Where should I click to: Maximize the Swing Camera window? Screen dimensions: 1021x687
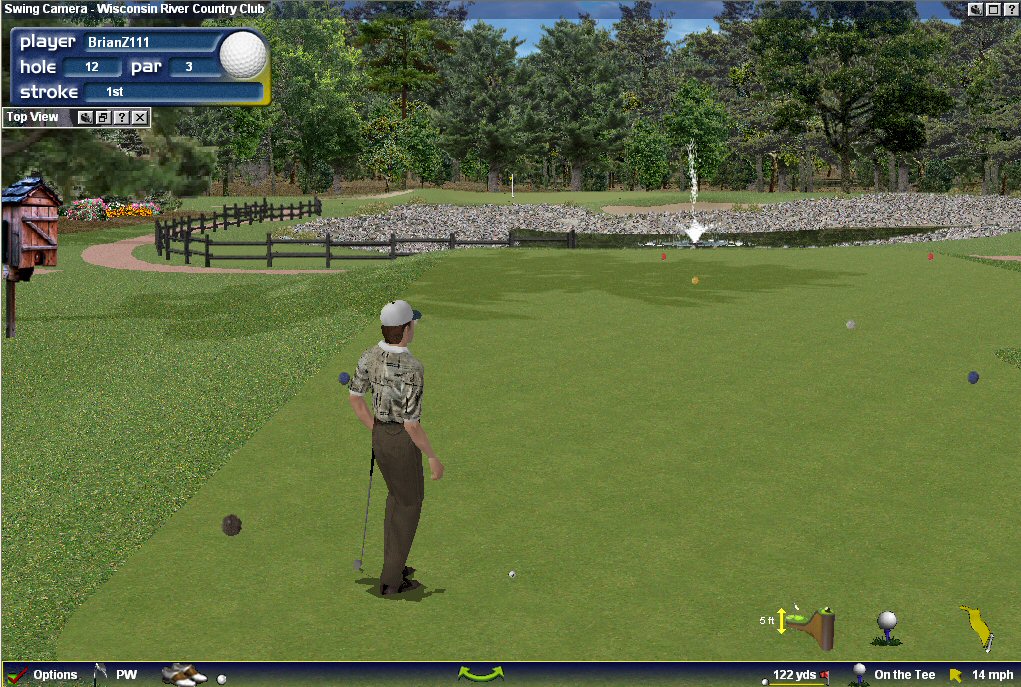point(993,8)
